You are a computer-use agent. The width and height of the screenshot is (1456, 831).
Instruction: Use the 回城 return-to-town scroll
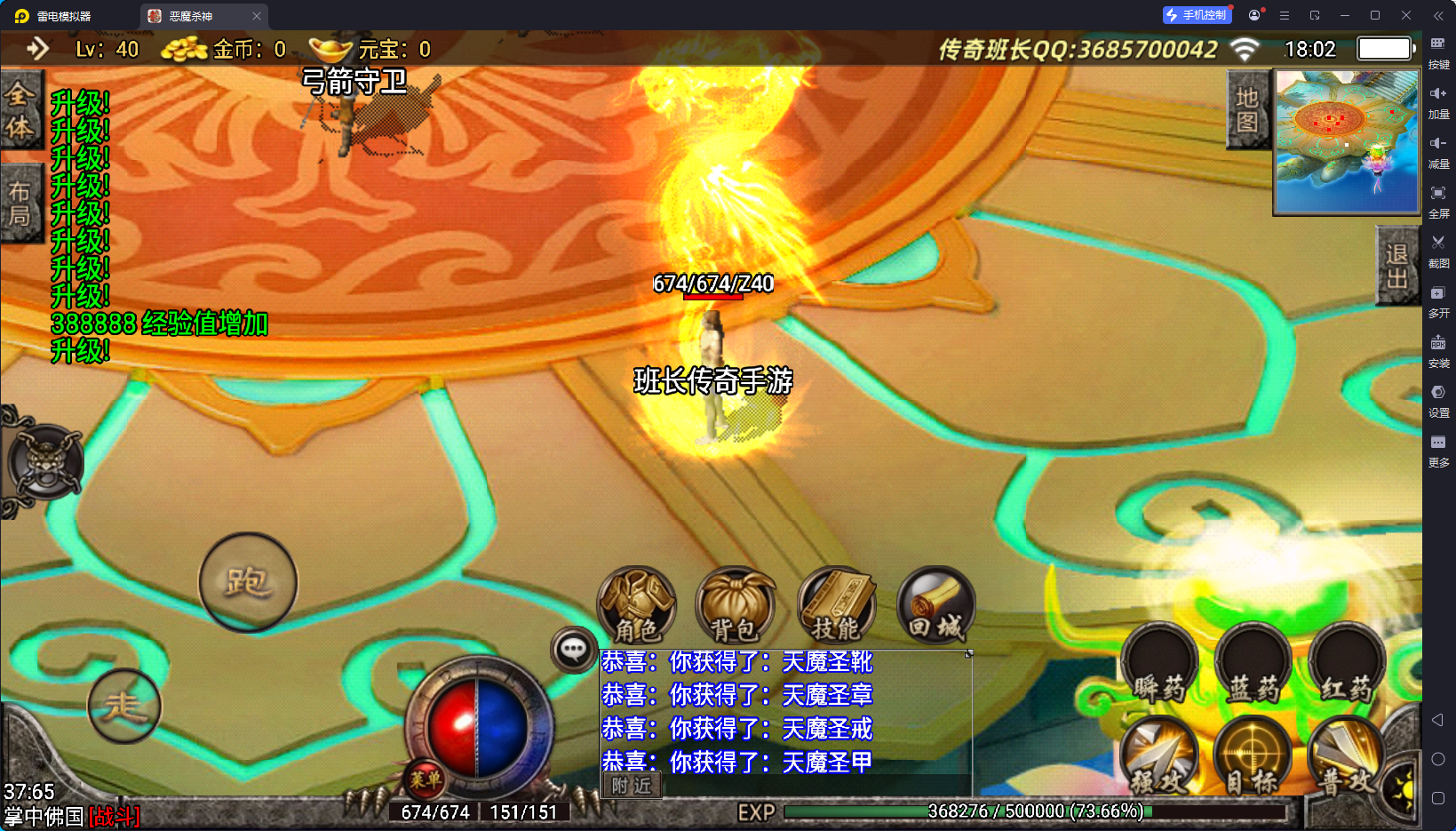[935, 606]
